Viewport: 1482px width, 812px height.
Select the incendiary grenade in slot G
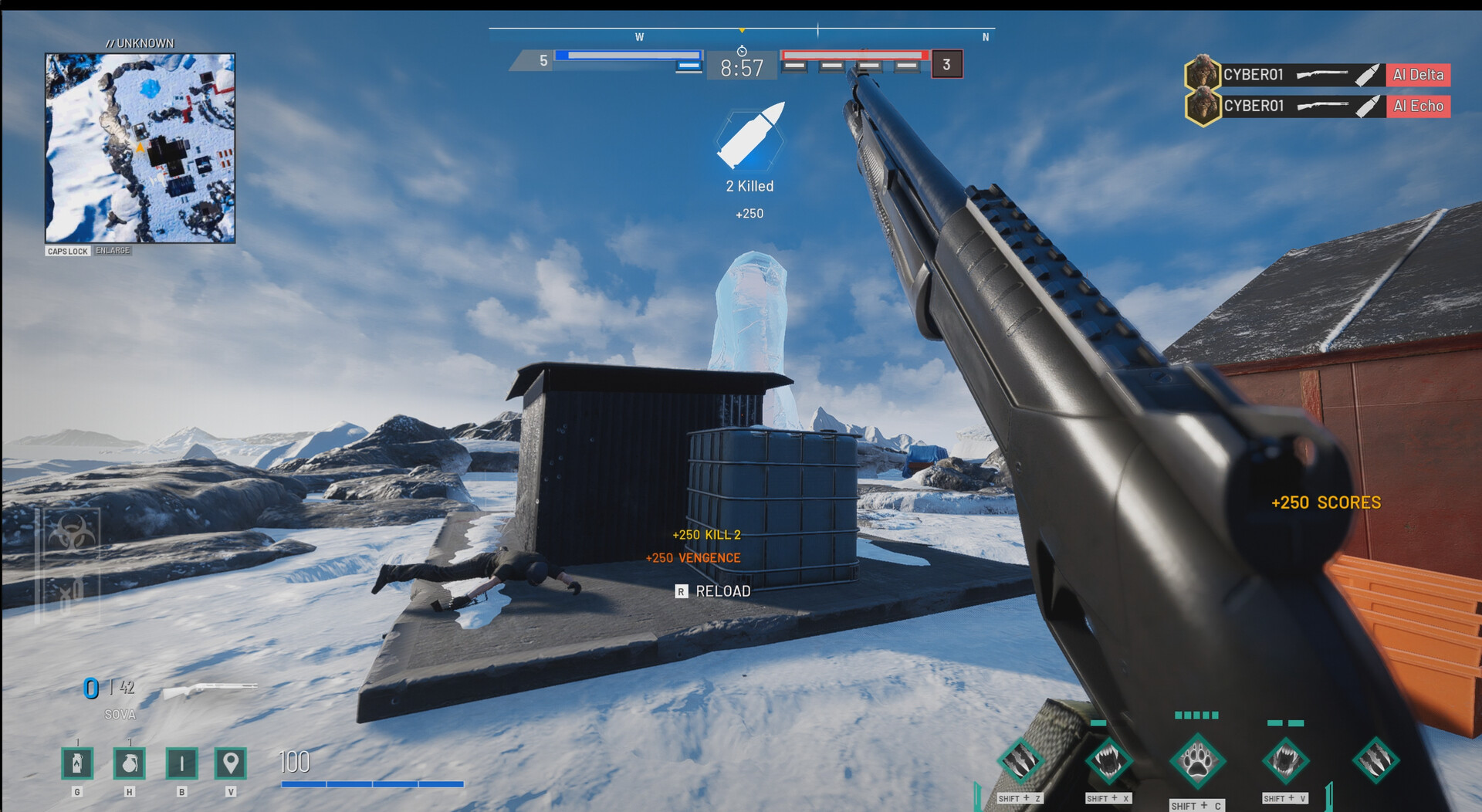pyautogui.click(x=76, y=764)
